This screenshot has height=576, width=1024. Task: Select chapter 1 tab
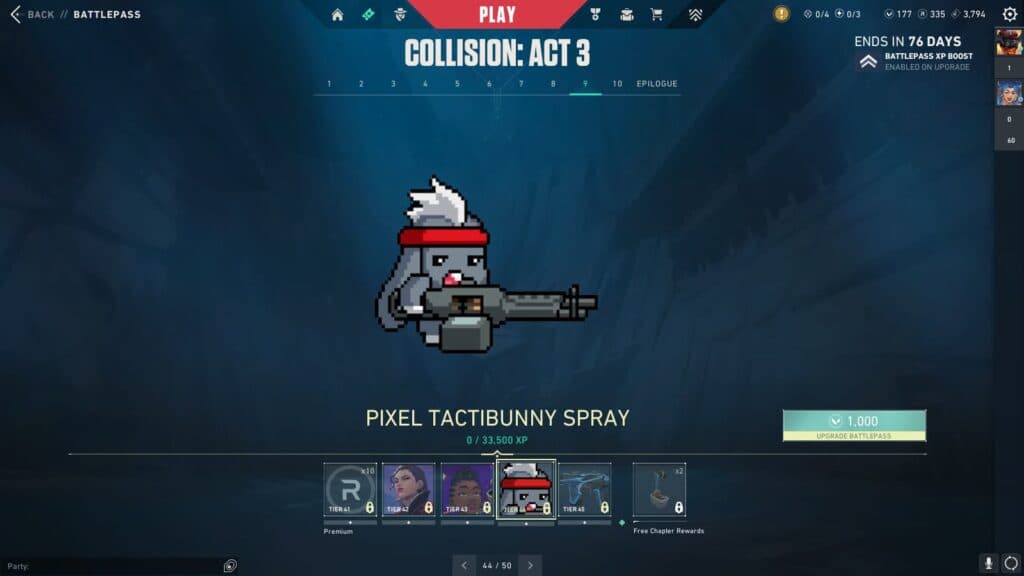(329, 84)
